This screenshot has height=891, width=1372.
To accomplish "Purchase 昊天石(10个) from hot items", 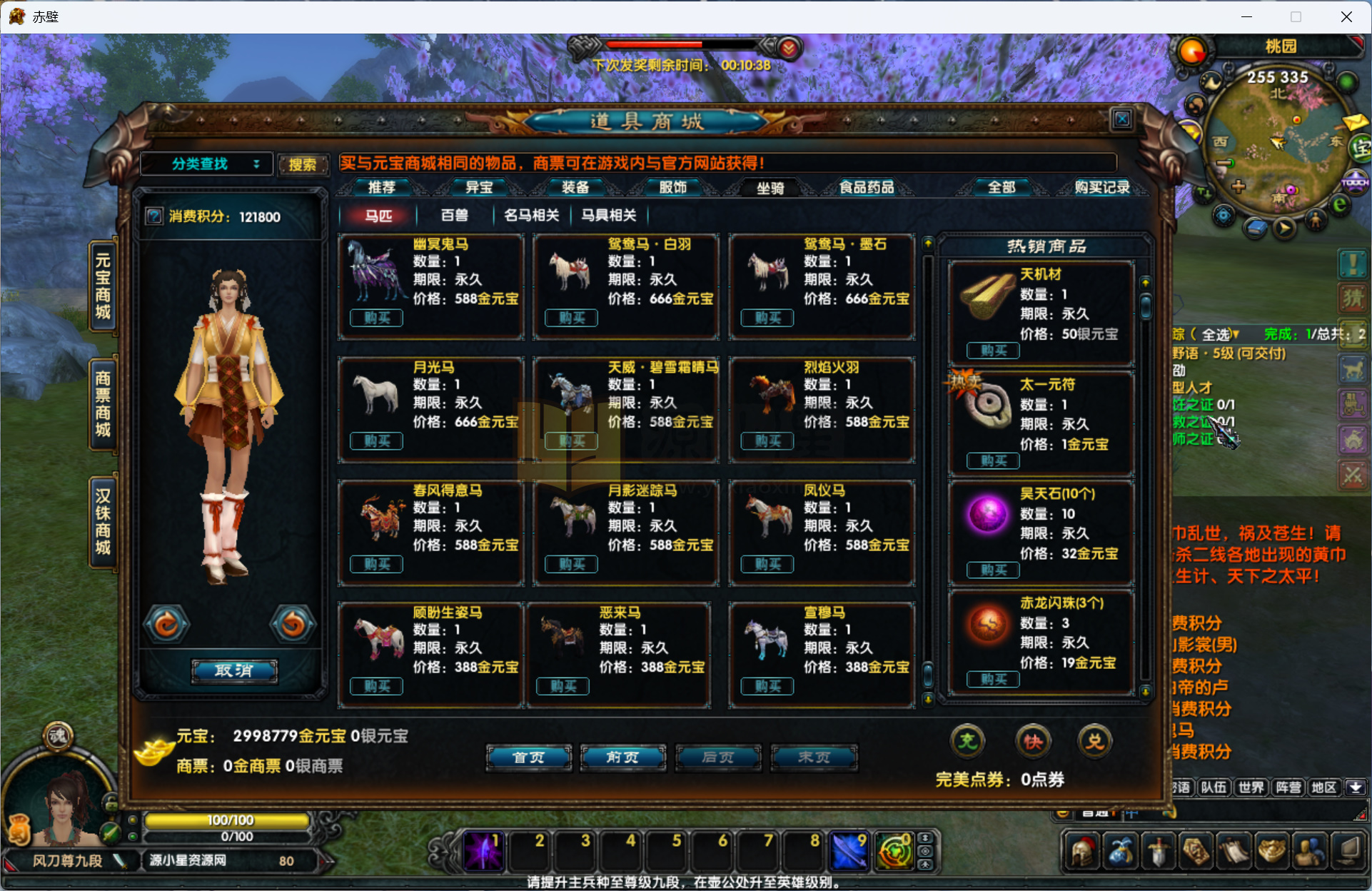I will [993, 570].
